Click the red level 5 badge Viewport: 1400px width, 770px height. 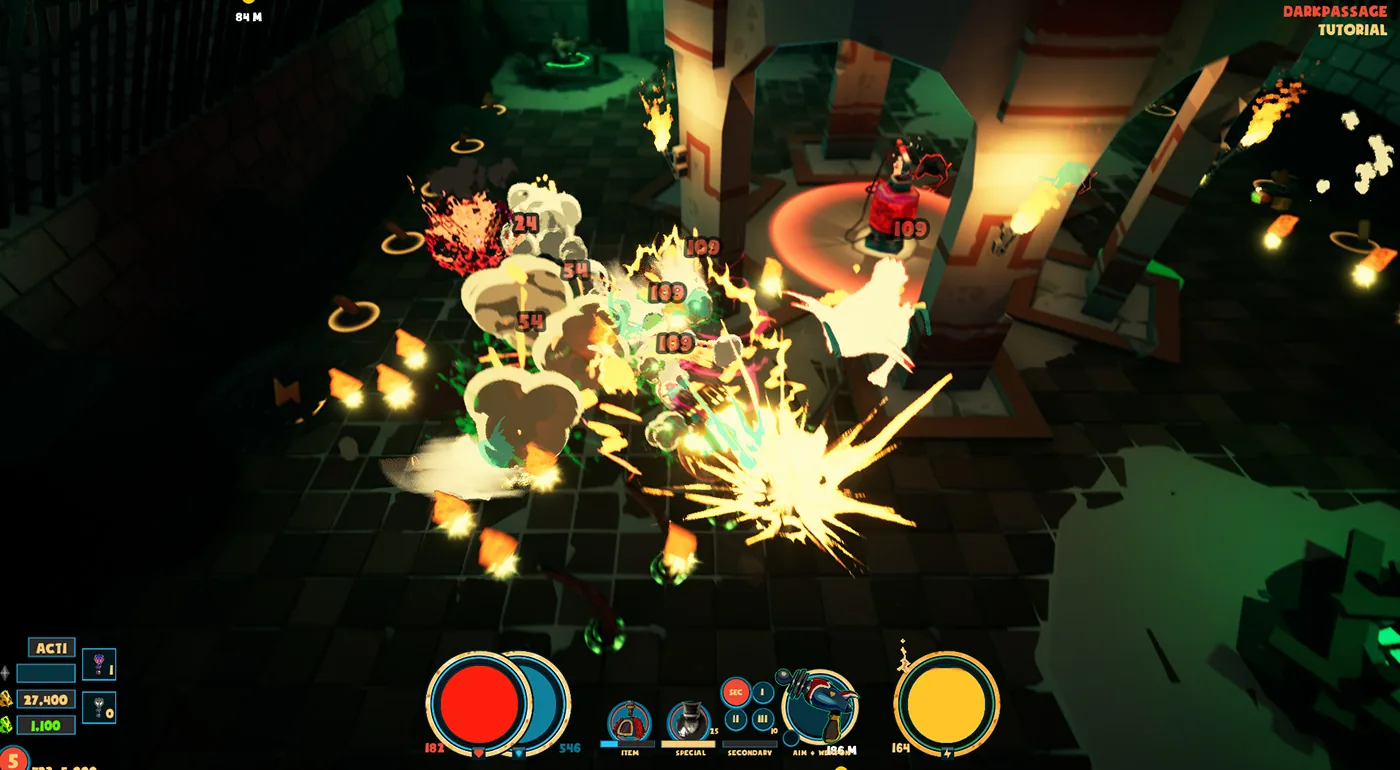tap(13, 758)
